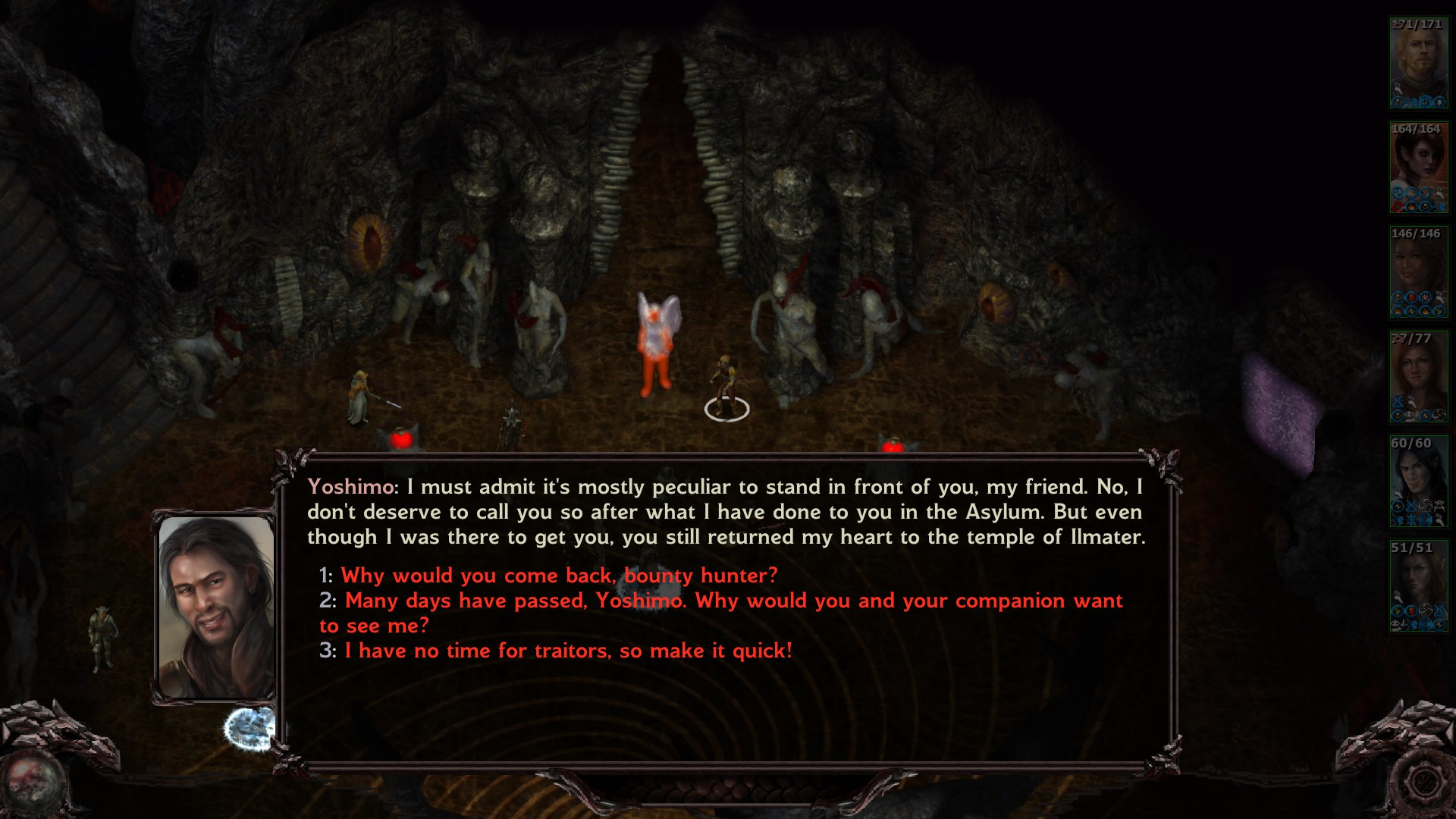This screenshot has height=819, width=1456.
Task: Select the party portrait with 60/60 health
Action: coord(1418,482)
